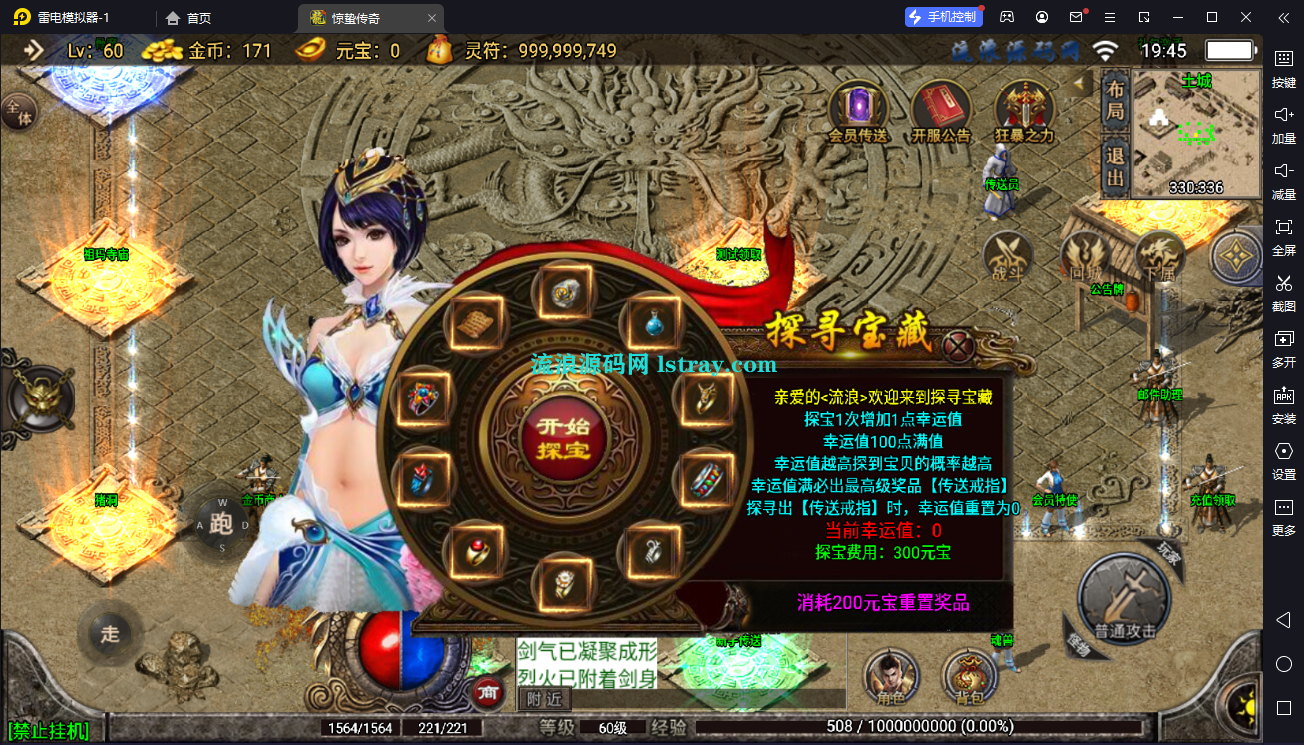Click the 普通攻击 normal attack icon
The width and height of the screenshot is (1304, 745).
coord(1124,600)
